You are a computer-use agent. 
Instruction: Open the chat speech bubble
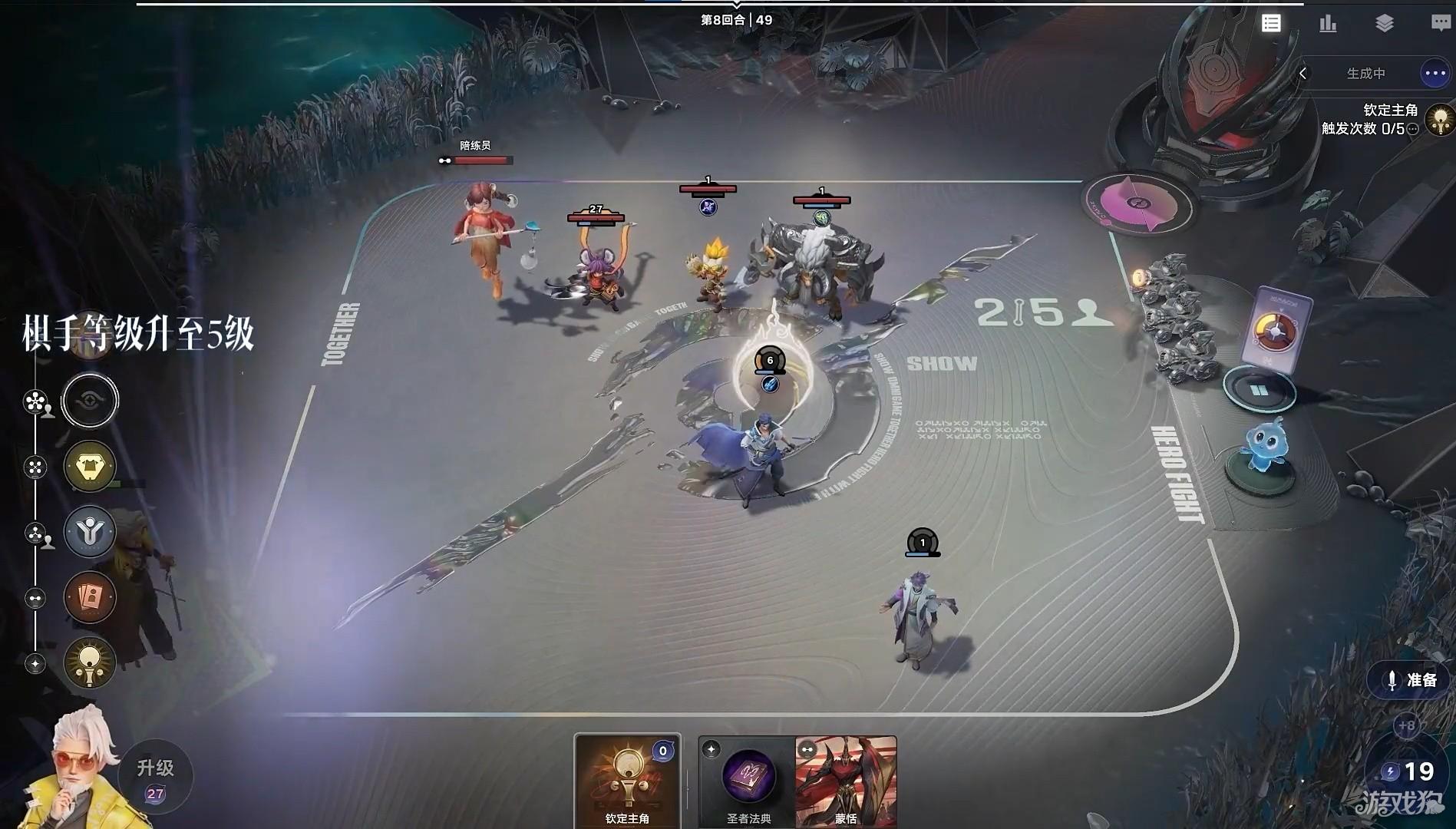tap(1440, 23)
